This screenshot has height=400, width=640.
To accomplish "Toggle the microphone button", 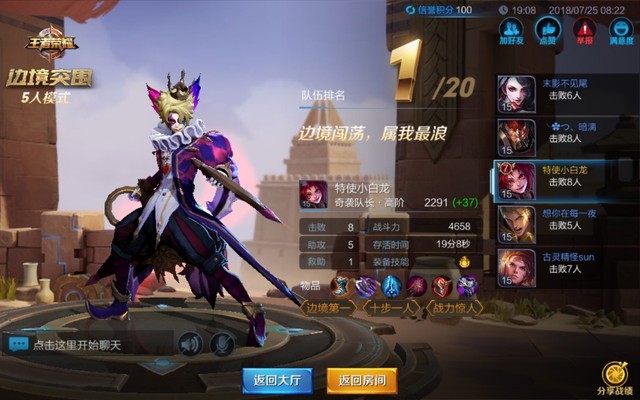I will 223,344.
